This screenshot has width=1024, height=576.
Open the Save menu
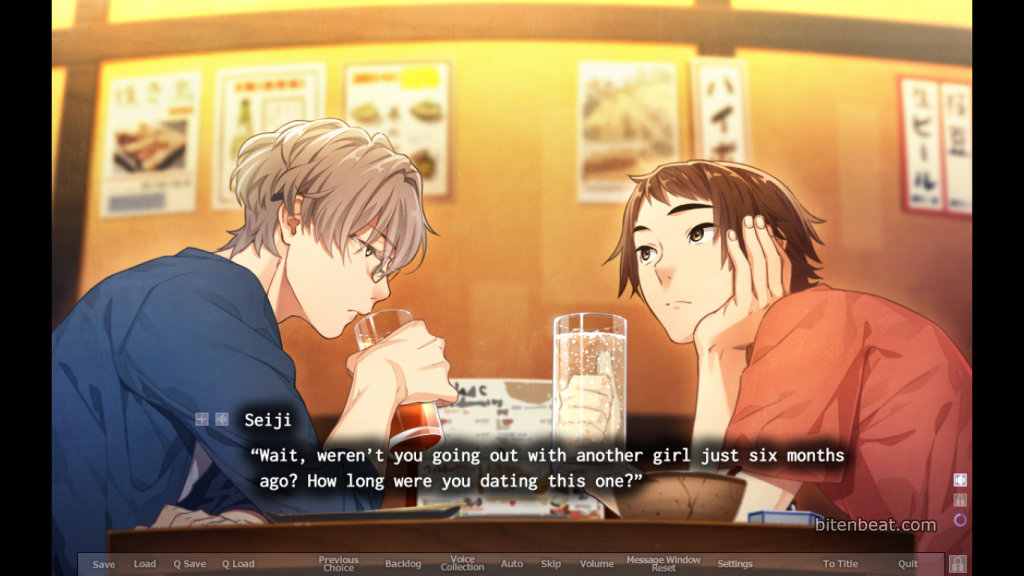click(x=104, y=564)
